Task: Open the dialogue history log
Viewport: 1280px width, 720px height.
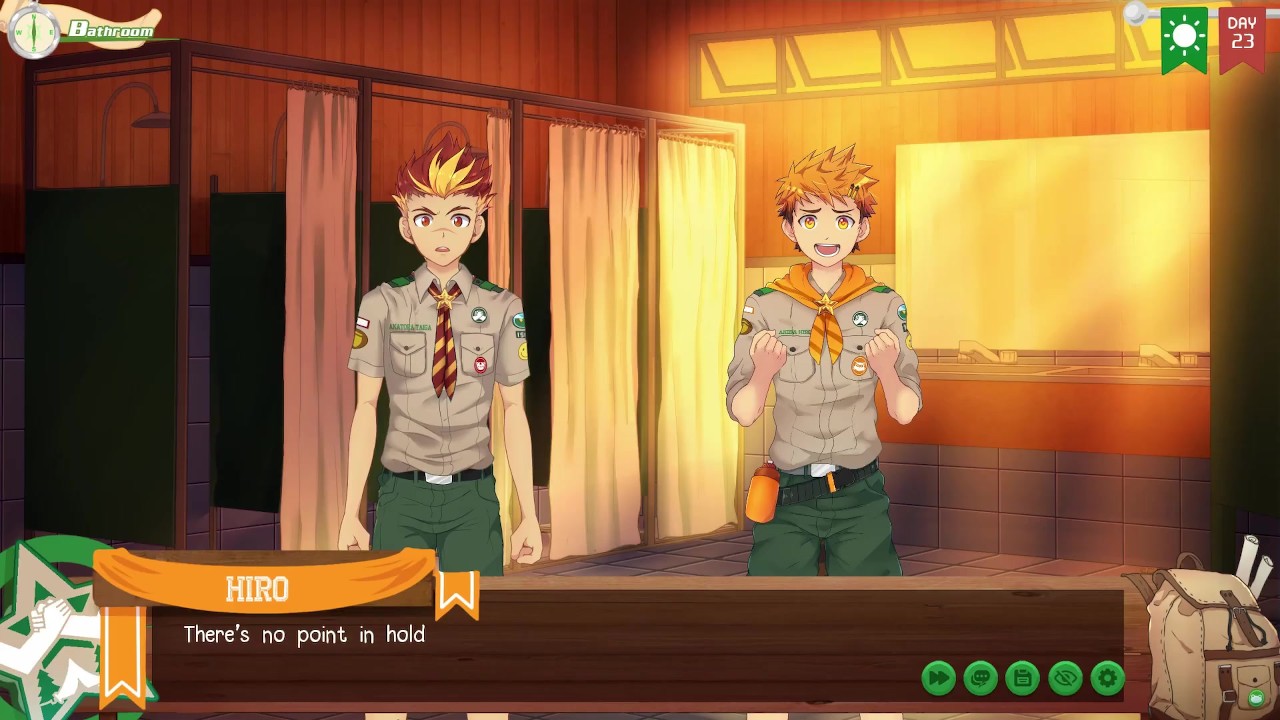Action: pyautogui.click(x=980, y=678)
